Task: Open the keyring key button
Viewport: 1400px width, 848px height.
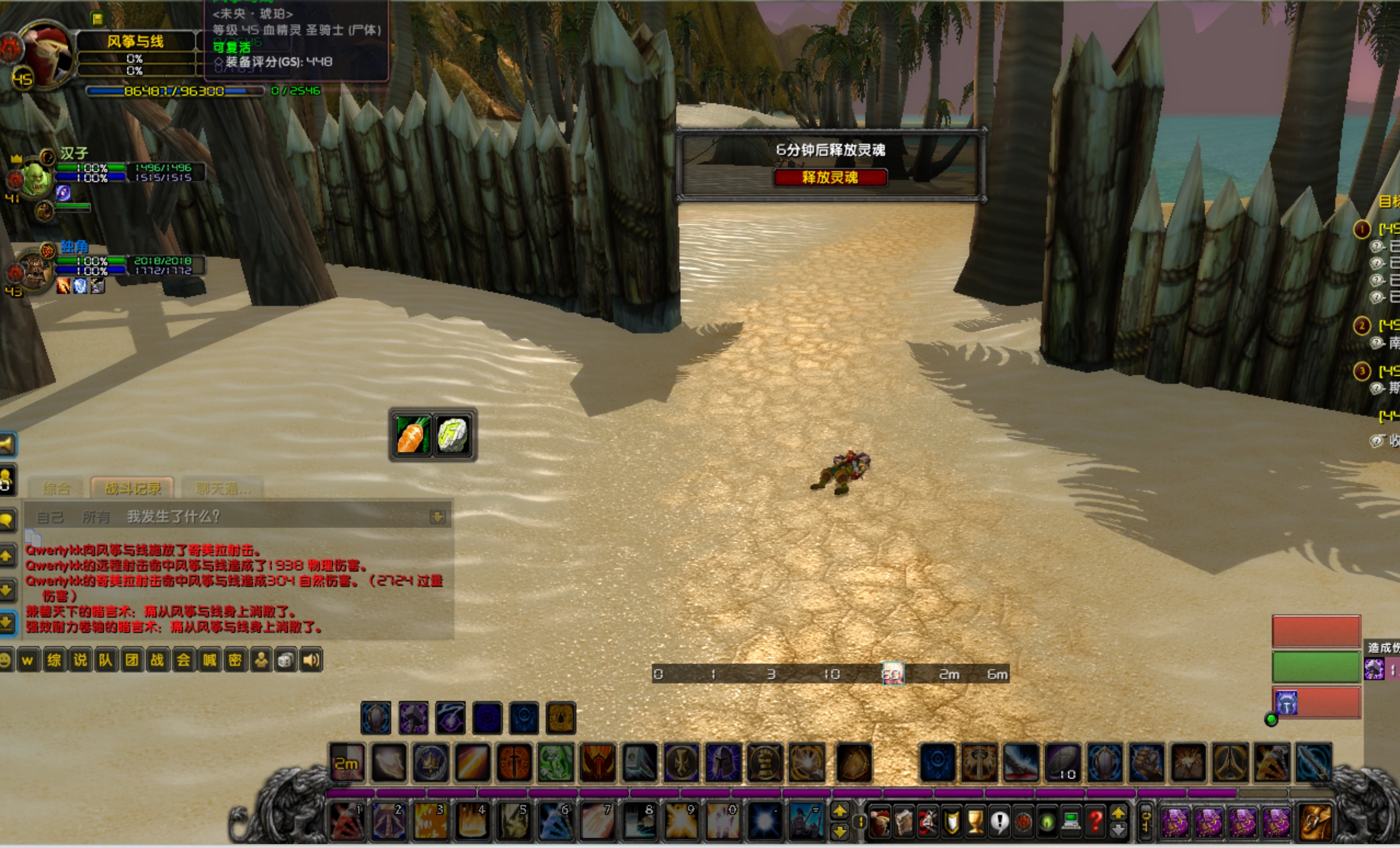Action: point(1145,821)
